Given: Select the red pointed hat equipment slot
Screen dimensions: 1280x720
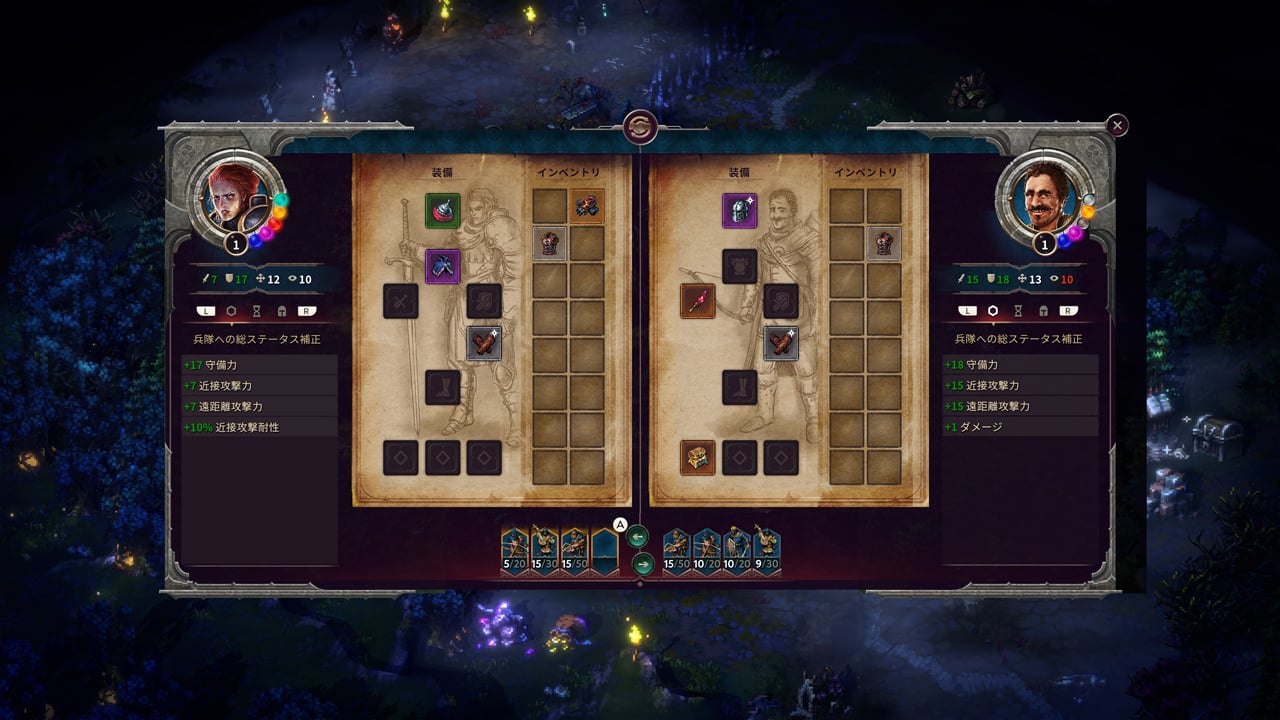Looking at the screenshot, I should pyautogui.click(x=442, y=211).
